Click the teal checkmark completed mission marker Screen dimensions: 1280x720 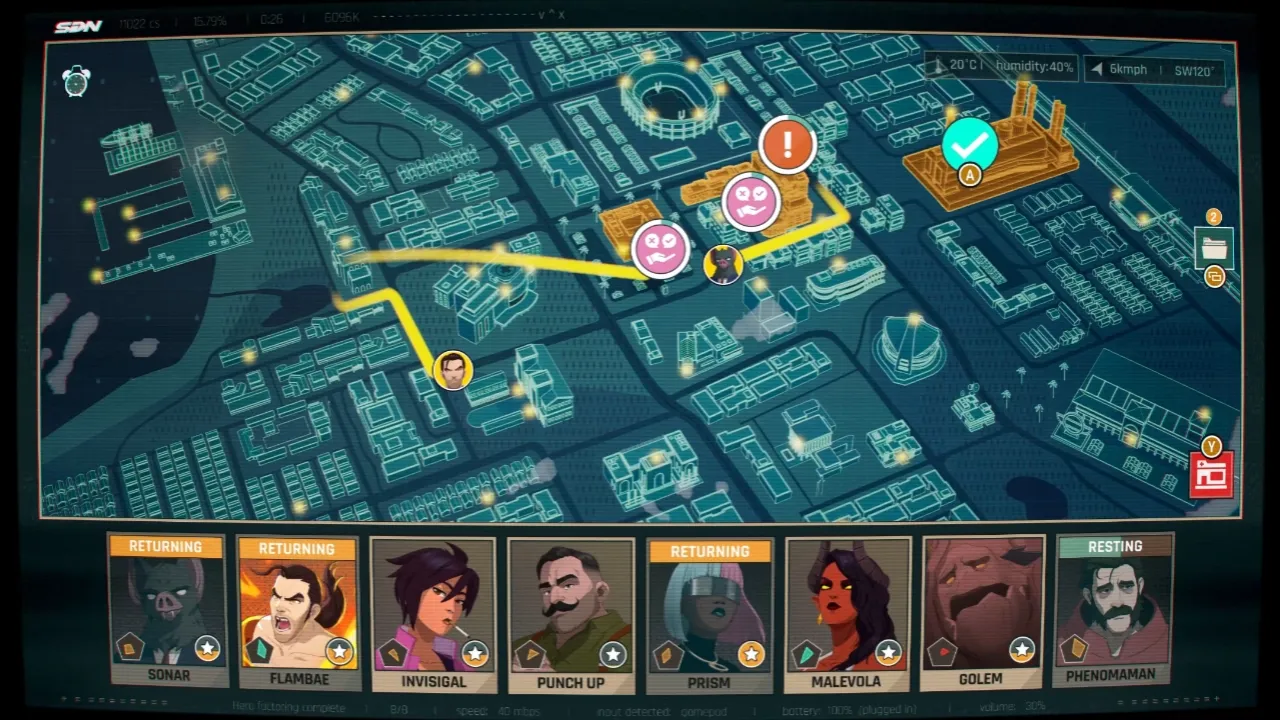pyautogui.click(x=969, y=145)
